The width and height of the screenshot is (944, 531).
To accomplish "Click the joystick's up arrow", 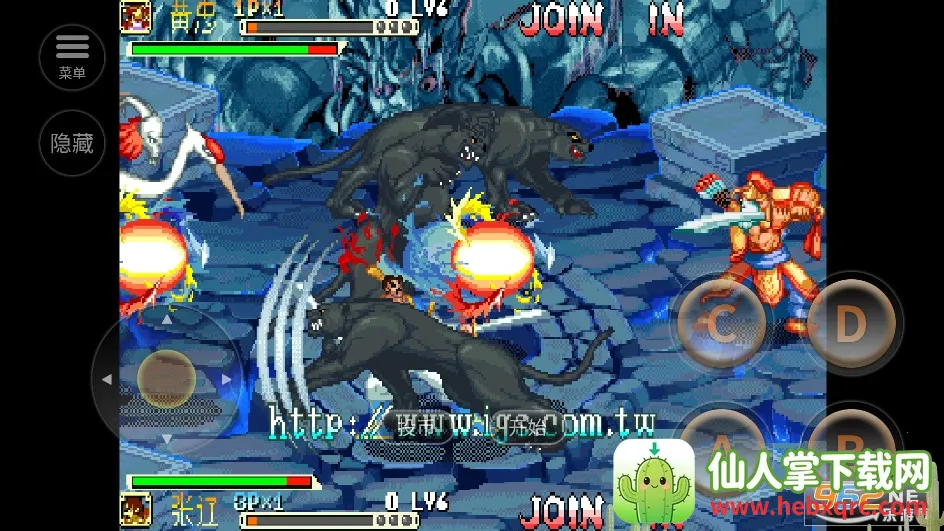I will [166, 319].
